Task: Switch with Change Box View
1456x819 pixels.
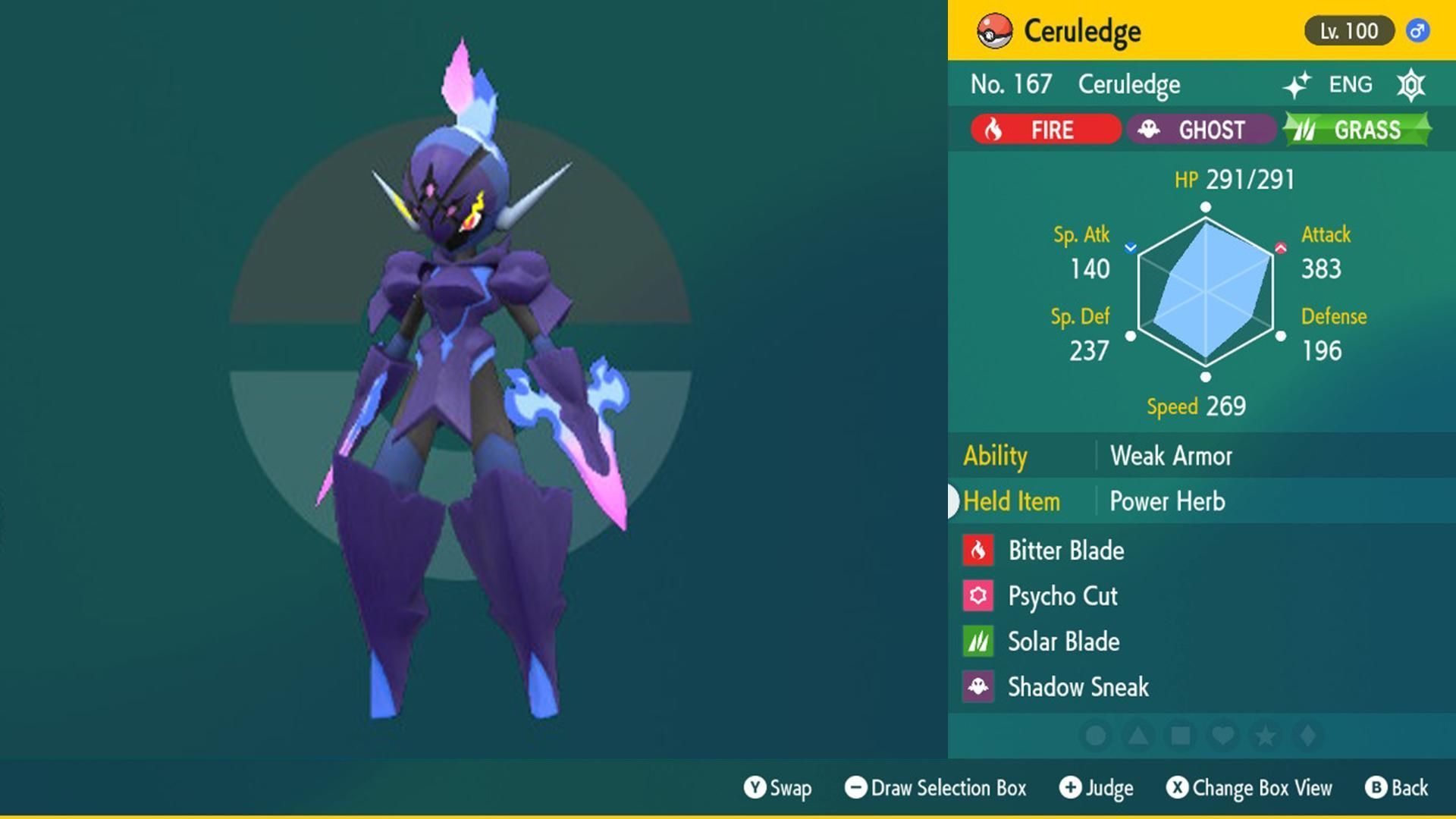Action: click(1249, 788)
